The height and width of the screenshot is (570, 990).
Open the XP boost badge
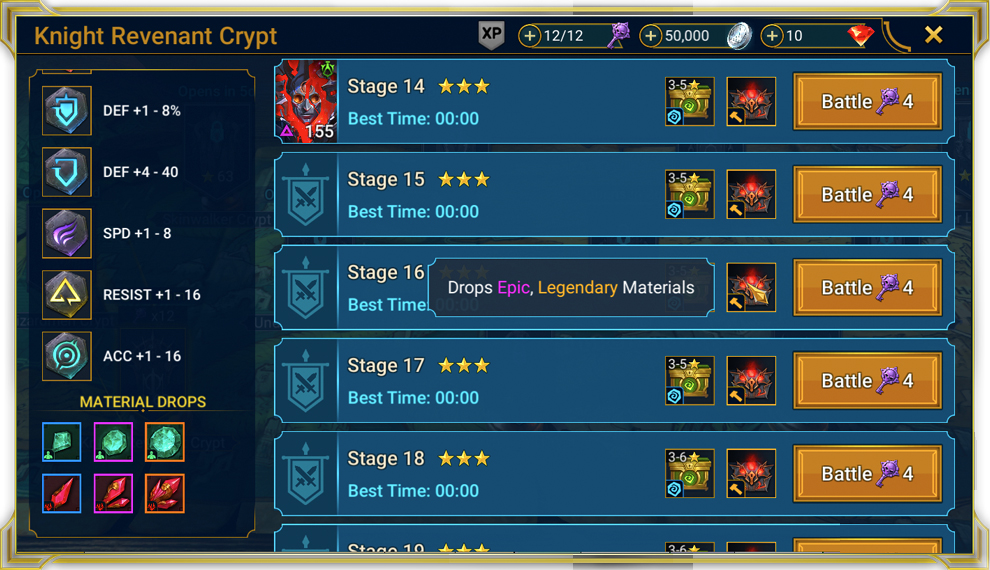tap(491, 34)
